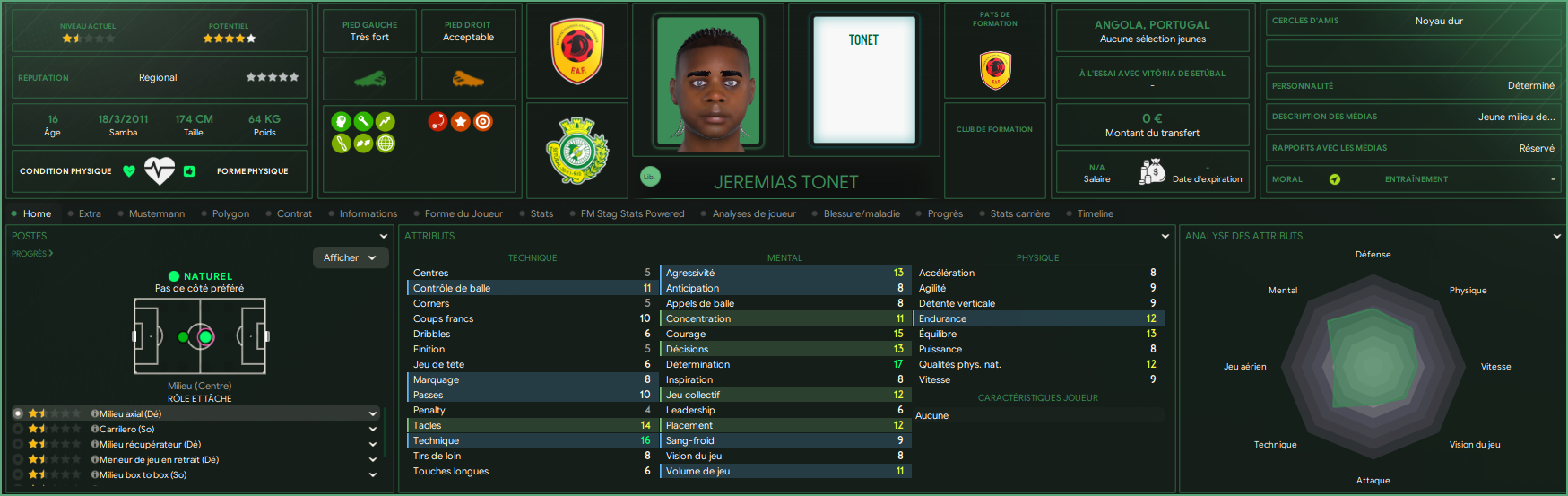
Task: Open the Attributs panel dropdown arrow
Action: pyautogui.click(x=1165, y=236)
